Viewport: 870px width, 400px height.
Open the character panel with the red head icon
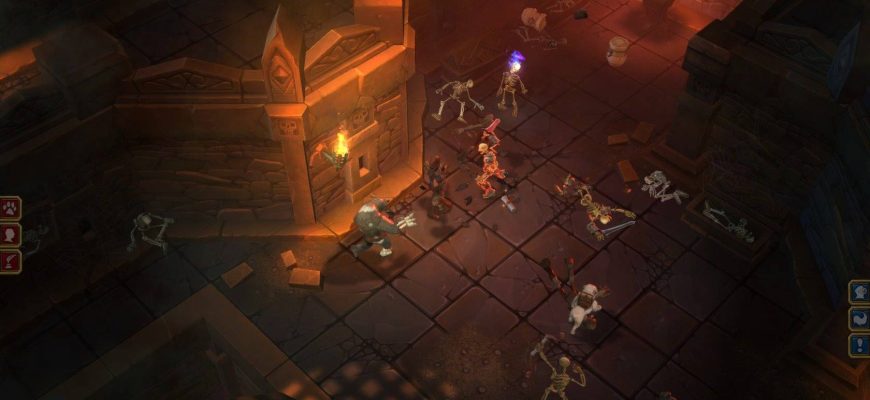(10, 235)
